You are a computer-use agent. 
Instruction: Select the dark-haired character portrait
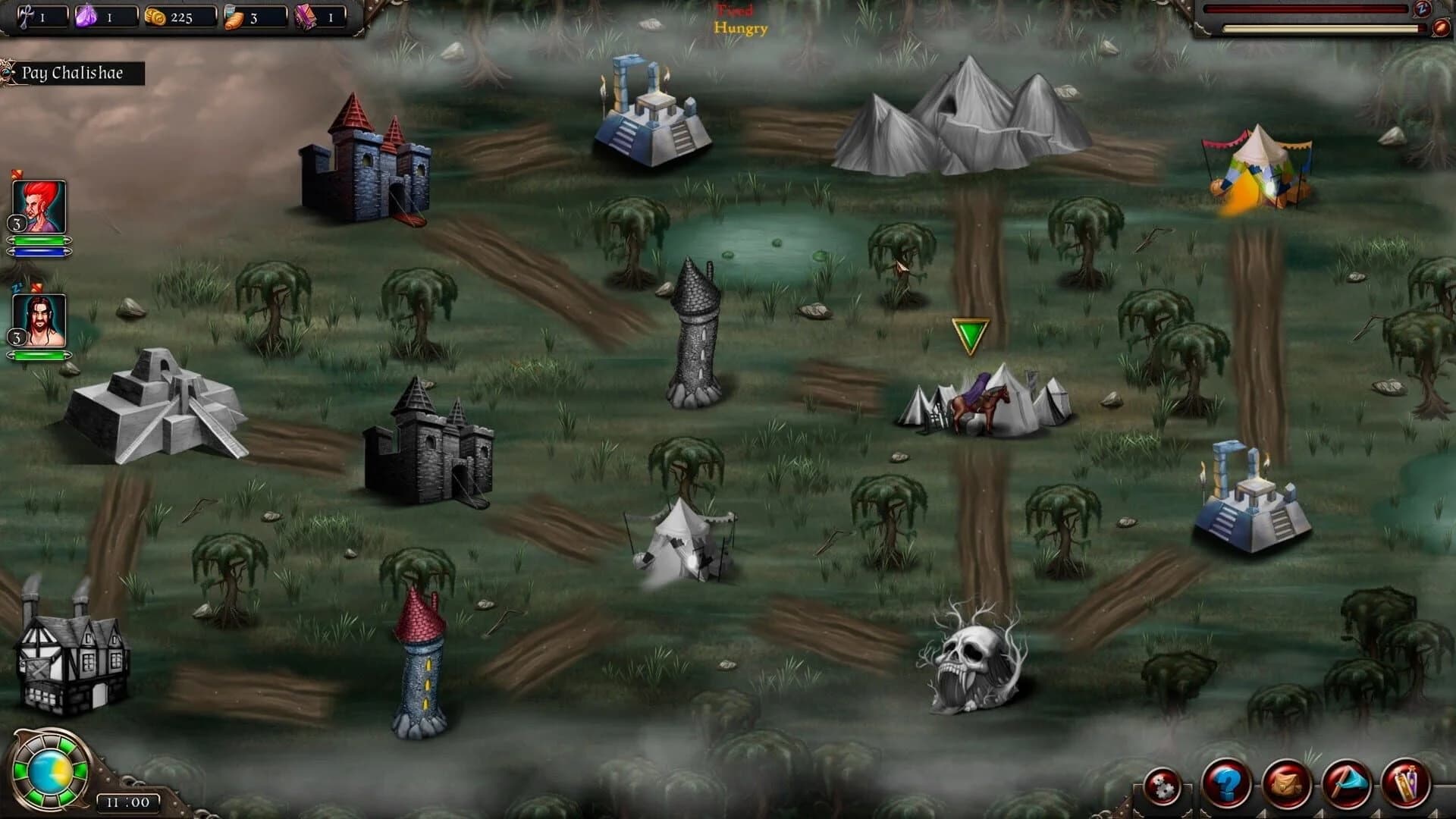pos(39,318)
